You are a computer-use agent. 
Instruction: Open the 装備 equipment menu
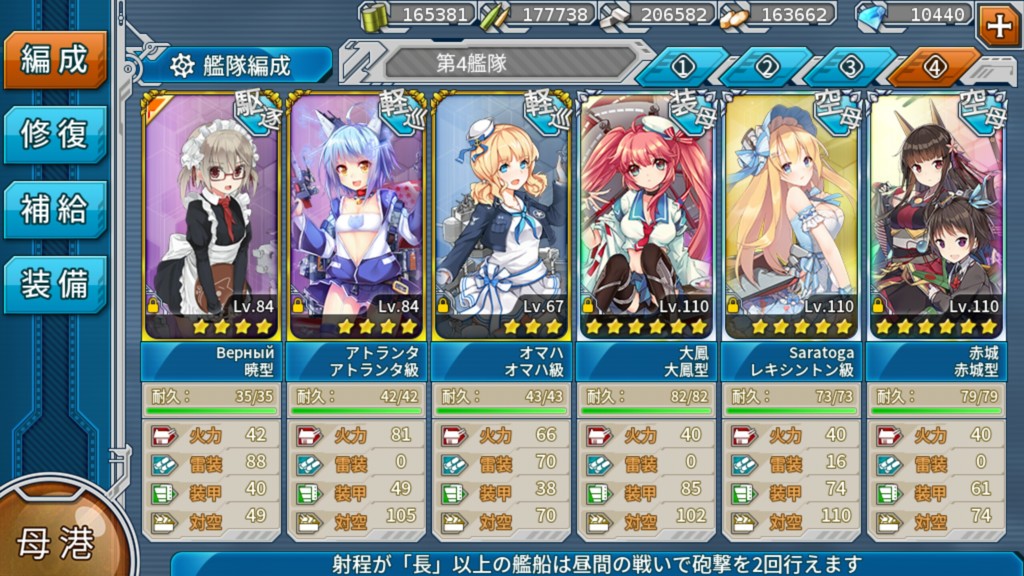(54, 283)
